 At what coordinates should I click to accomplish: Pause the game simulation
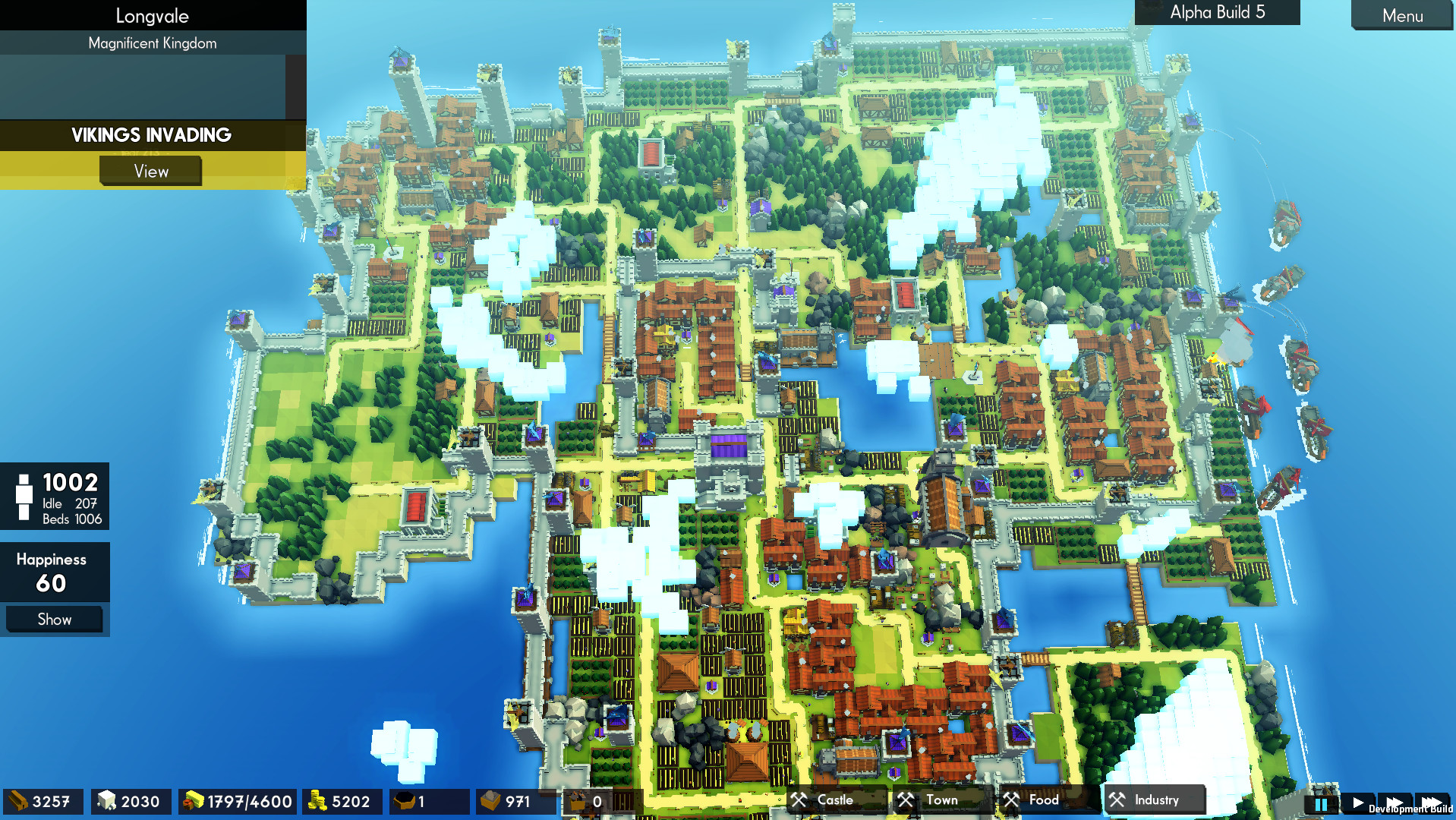[1320, 803]
